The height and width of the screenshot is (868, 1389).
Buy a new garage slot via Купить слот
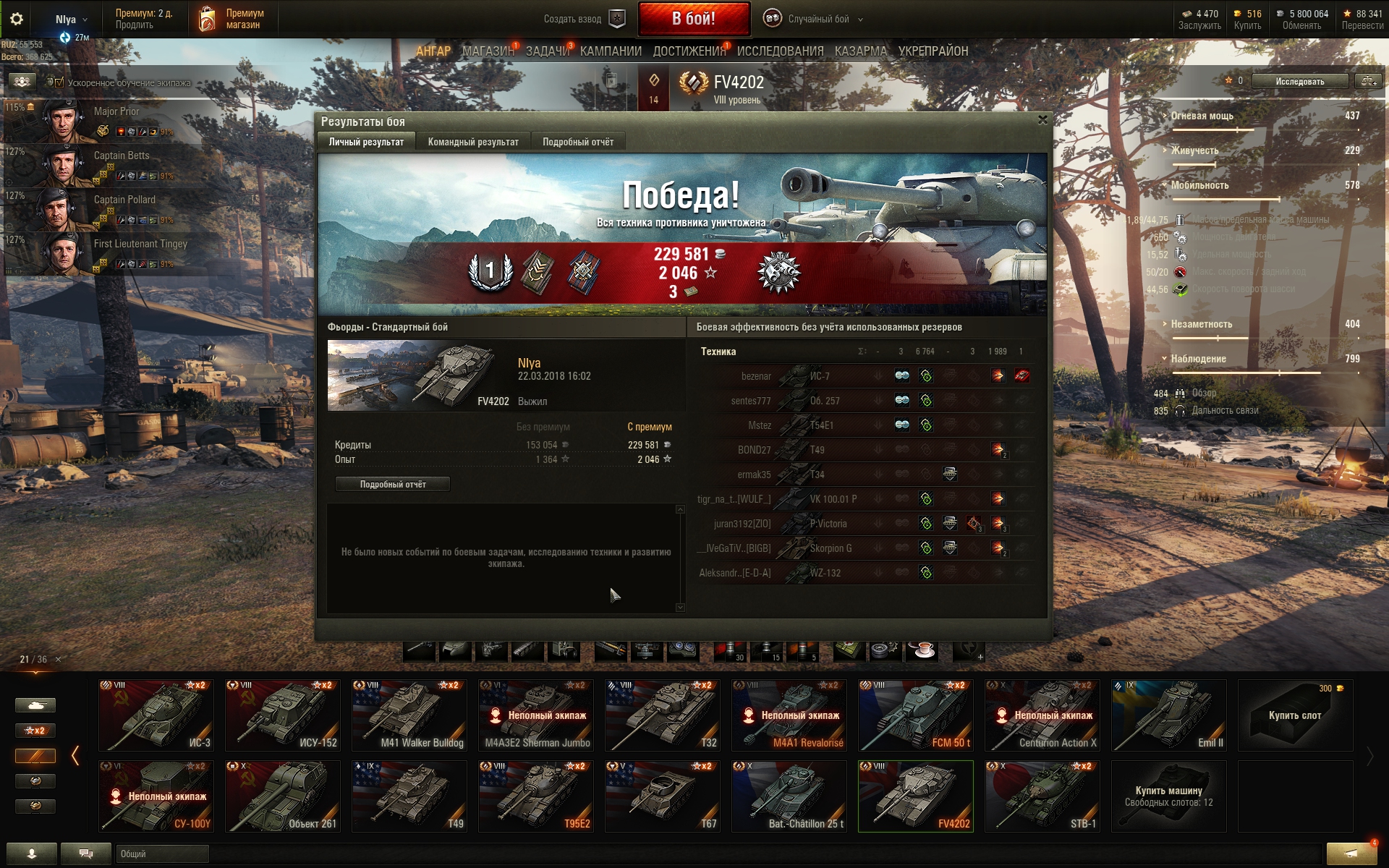pos(1295,715)
